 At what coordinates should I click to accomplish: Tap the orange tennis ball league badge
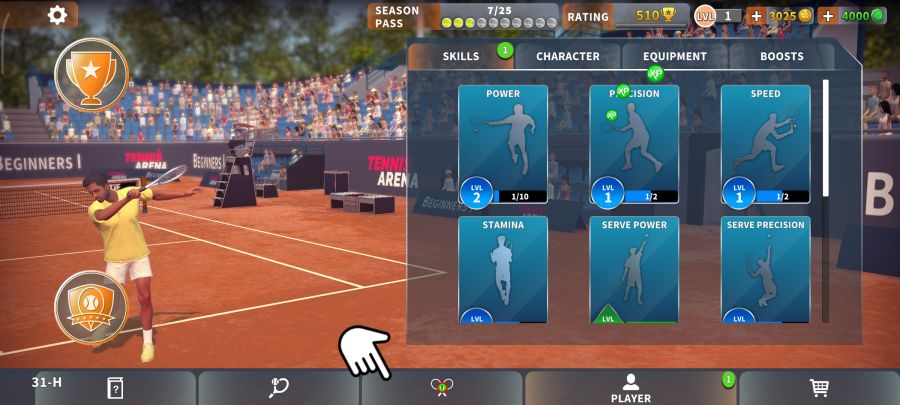pos(91,304)
